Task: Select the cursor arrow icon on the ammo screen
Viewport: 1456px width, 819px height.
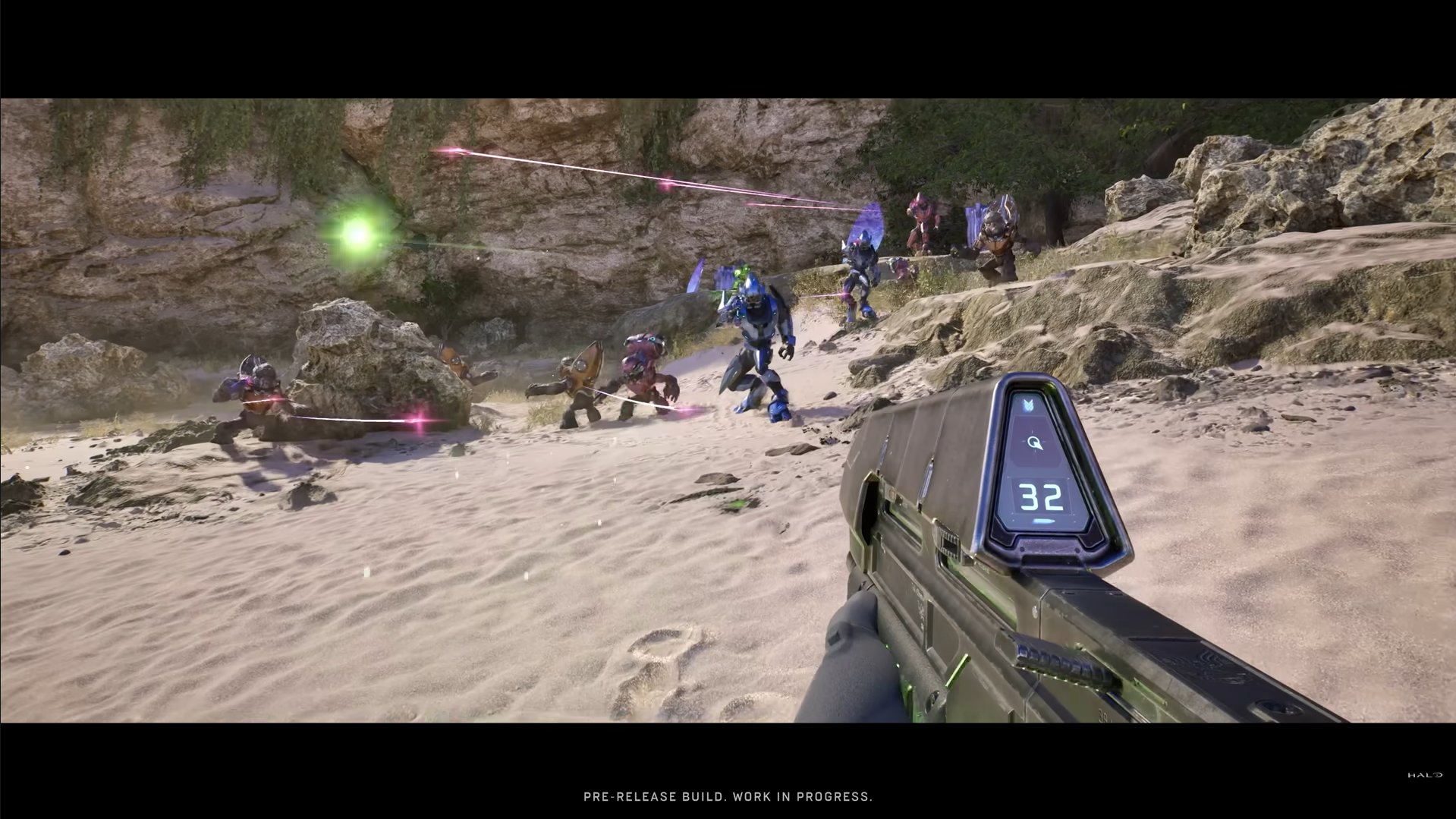Action: coord(1034,443)
